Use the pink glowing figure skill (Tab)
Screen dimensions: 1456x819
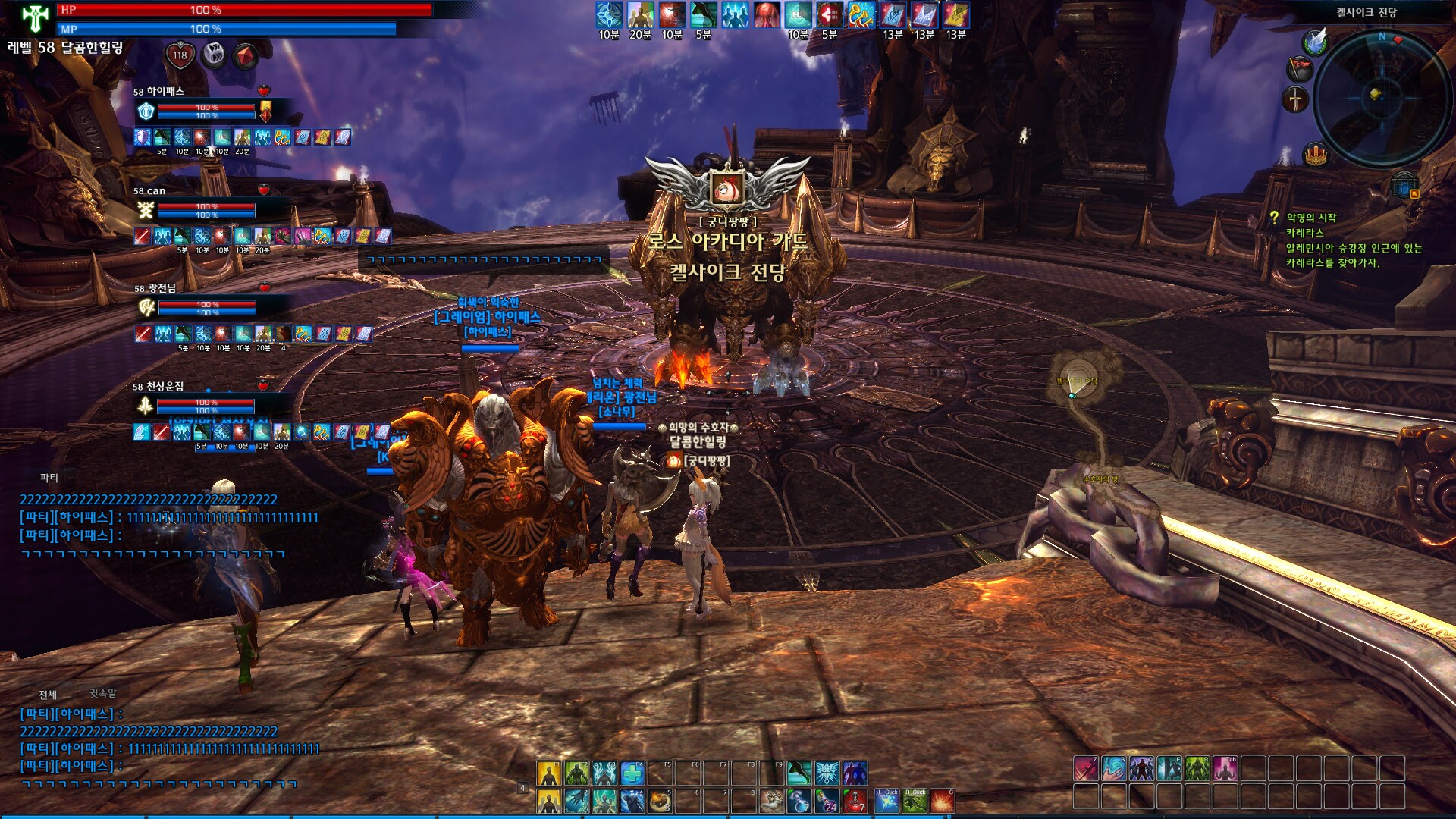tap(1225, 768)
